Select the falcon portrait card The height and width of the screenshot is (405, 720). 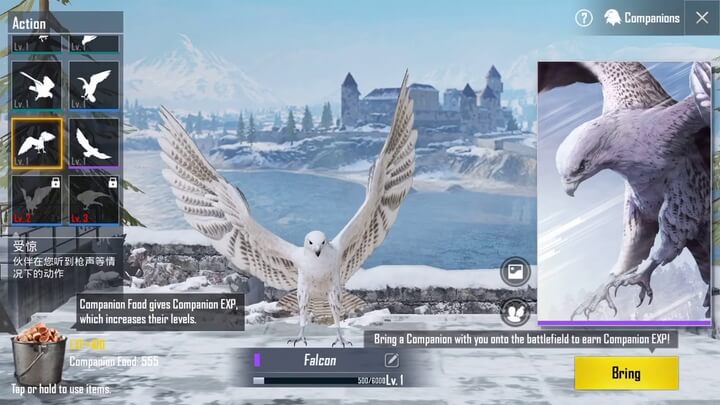click(624, 192)
